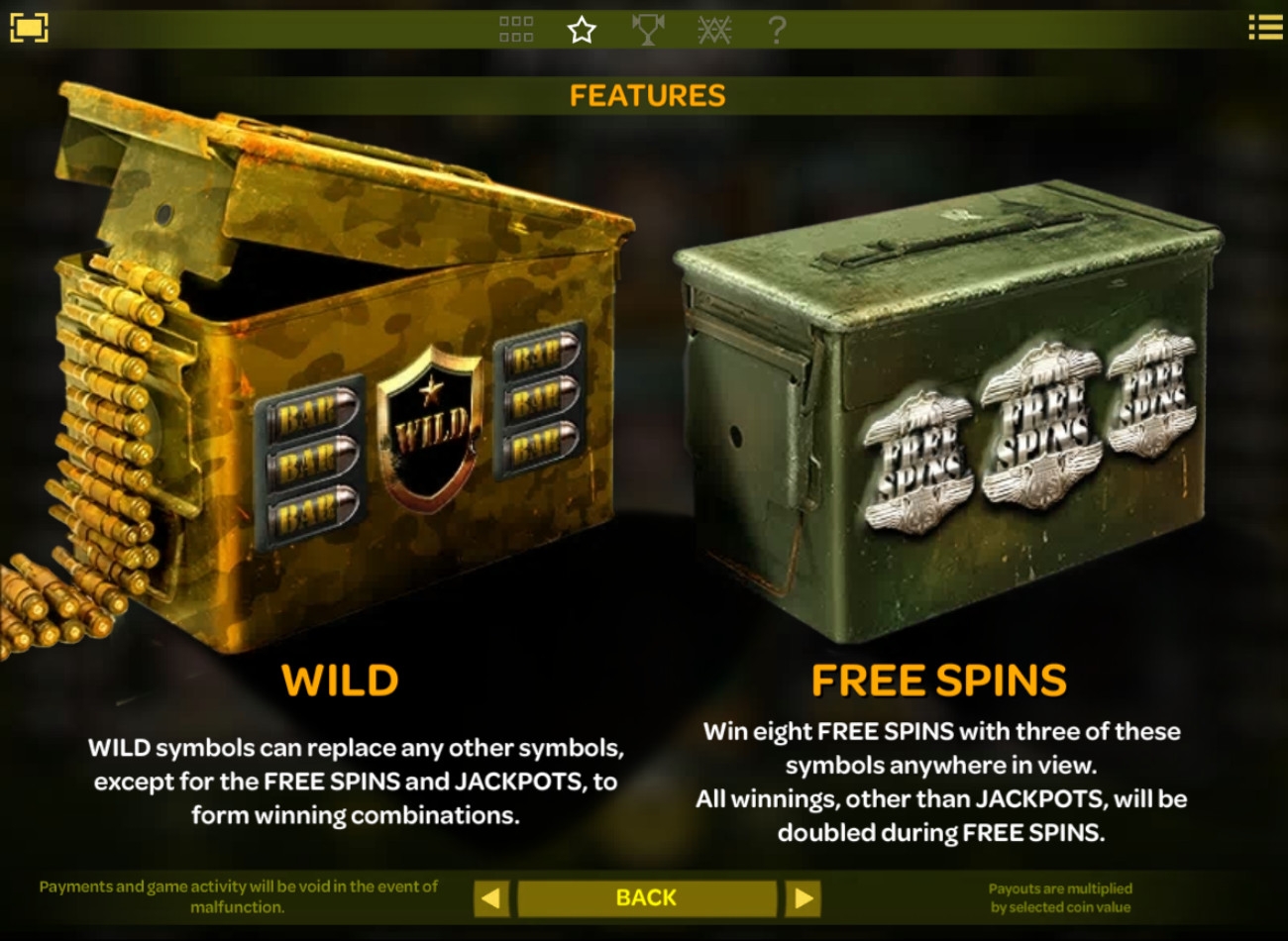Open the hamburger list menu
Image resolution: width=1288 pixels, height=941 pixels.
point(1264,28)
